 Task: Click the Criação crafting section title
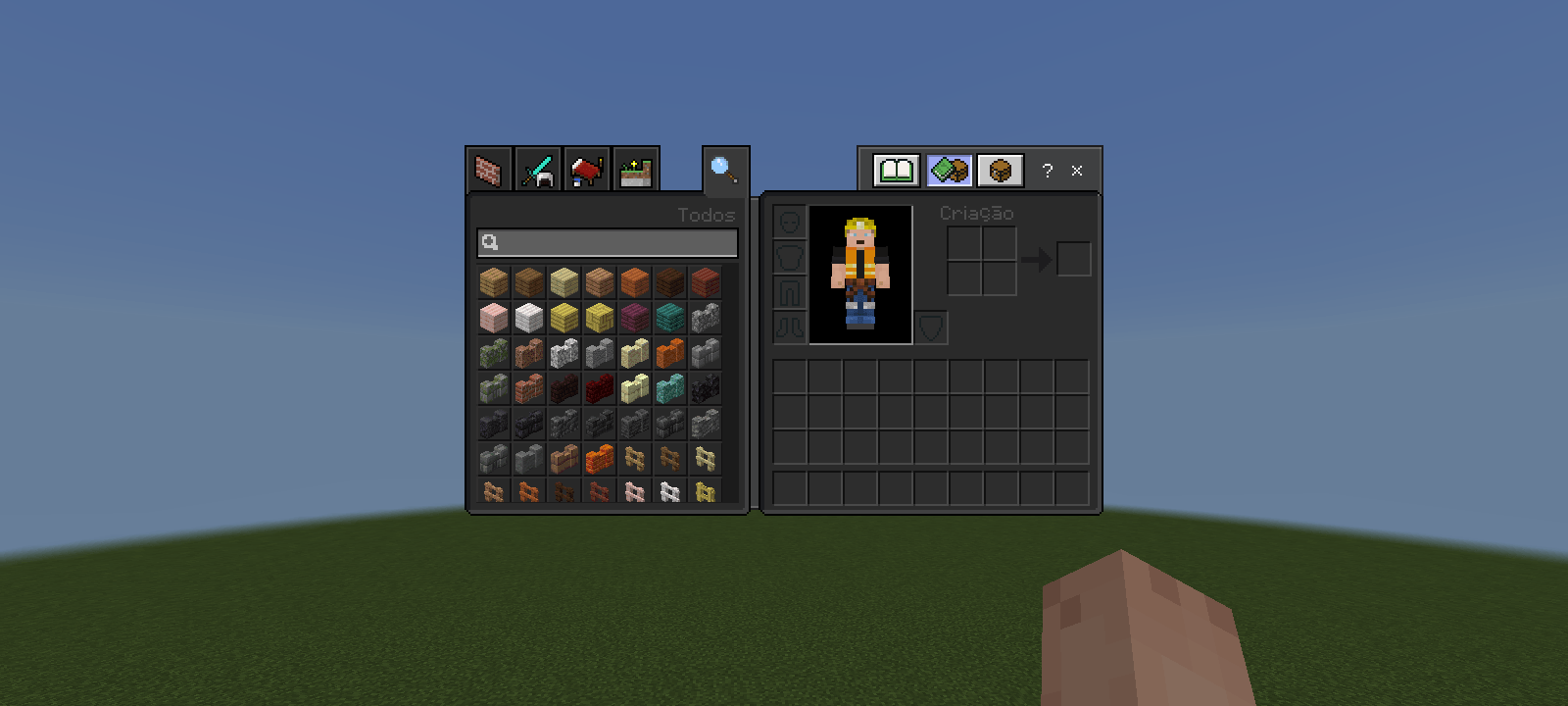point(976,212)
